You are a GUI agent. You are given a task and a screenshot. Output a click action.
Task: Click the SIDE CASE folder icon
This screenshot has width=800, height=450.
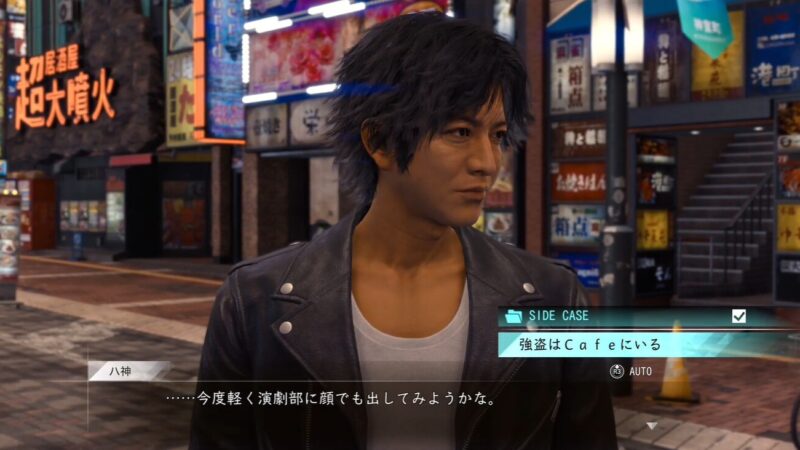click(514, 316)
